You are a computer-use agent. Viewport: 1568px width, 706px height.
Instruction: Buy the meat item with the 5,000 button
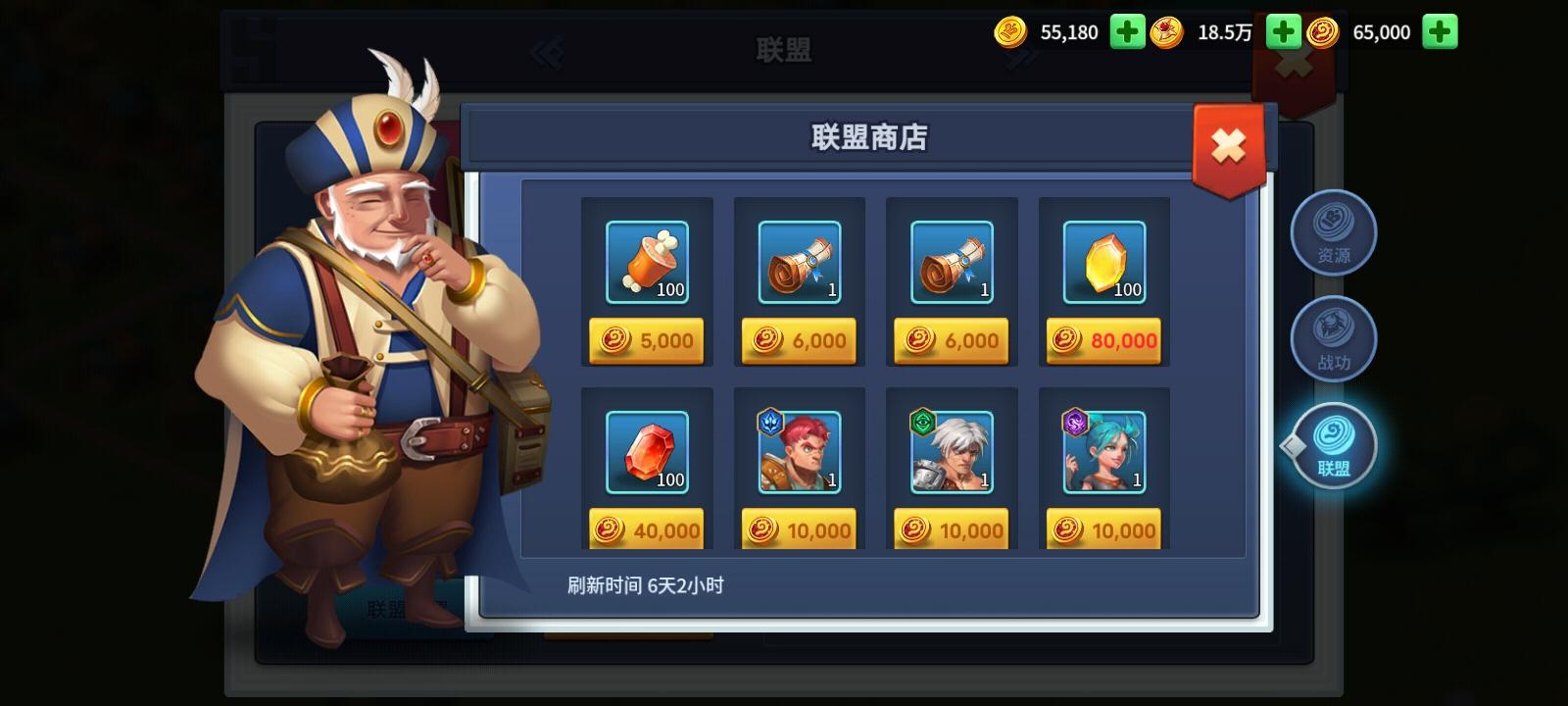(x=646, y=340)
